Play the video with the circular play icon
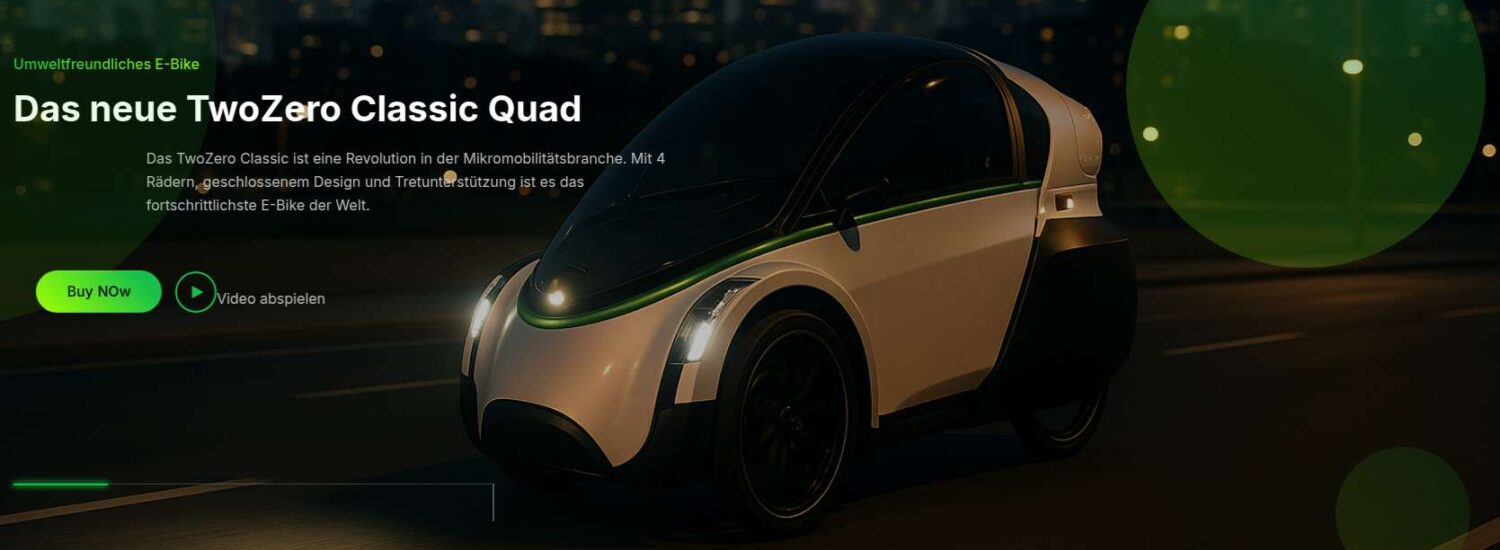The image size is (1500, 550). click(196, 292)
